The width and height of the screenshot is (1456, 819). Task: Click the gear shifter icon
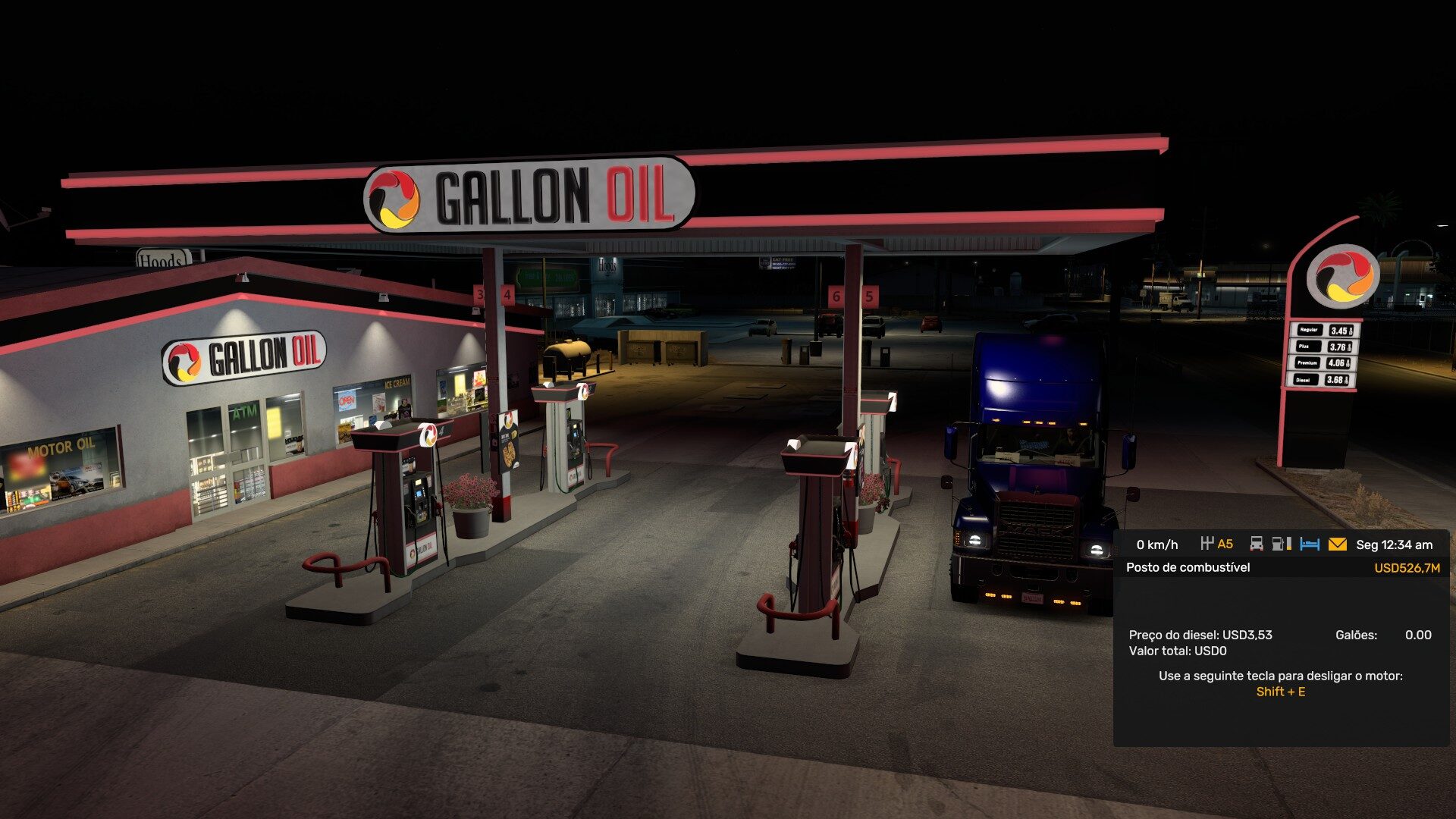1207,544
